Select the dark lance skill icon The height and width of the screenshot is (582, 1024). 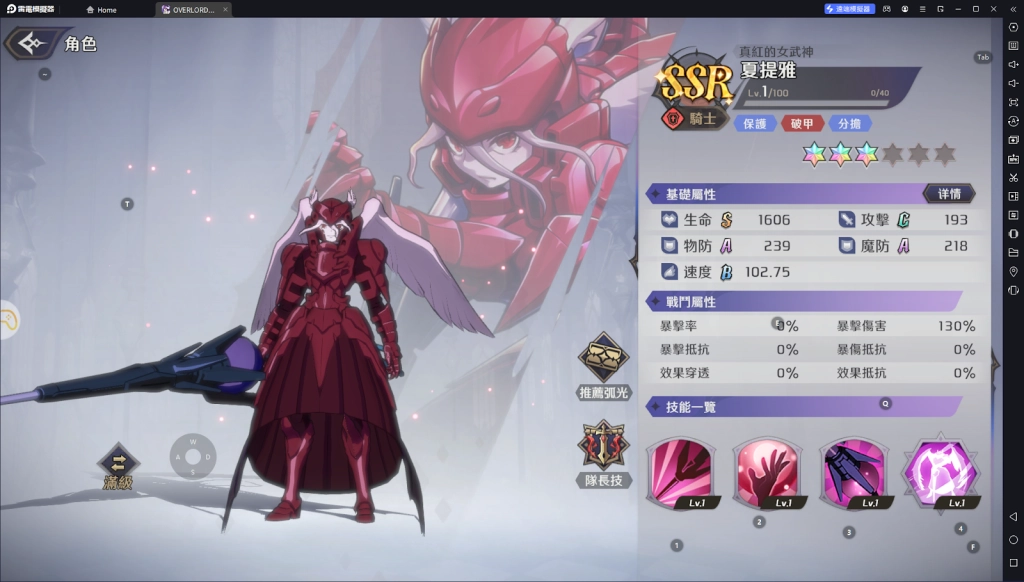pyautogui.click(x=851, y=472)
